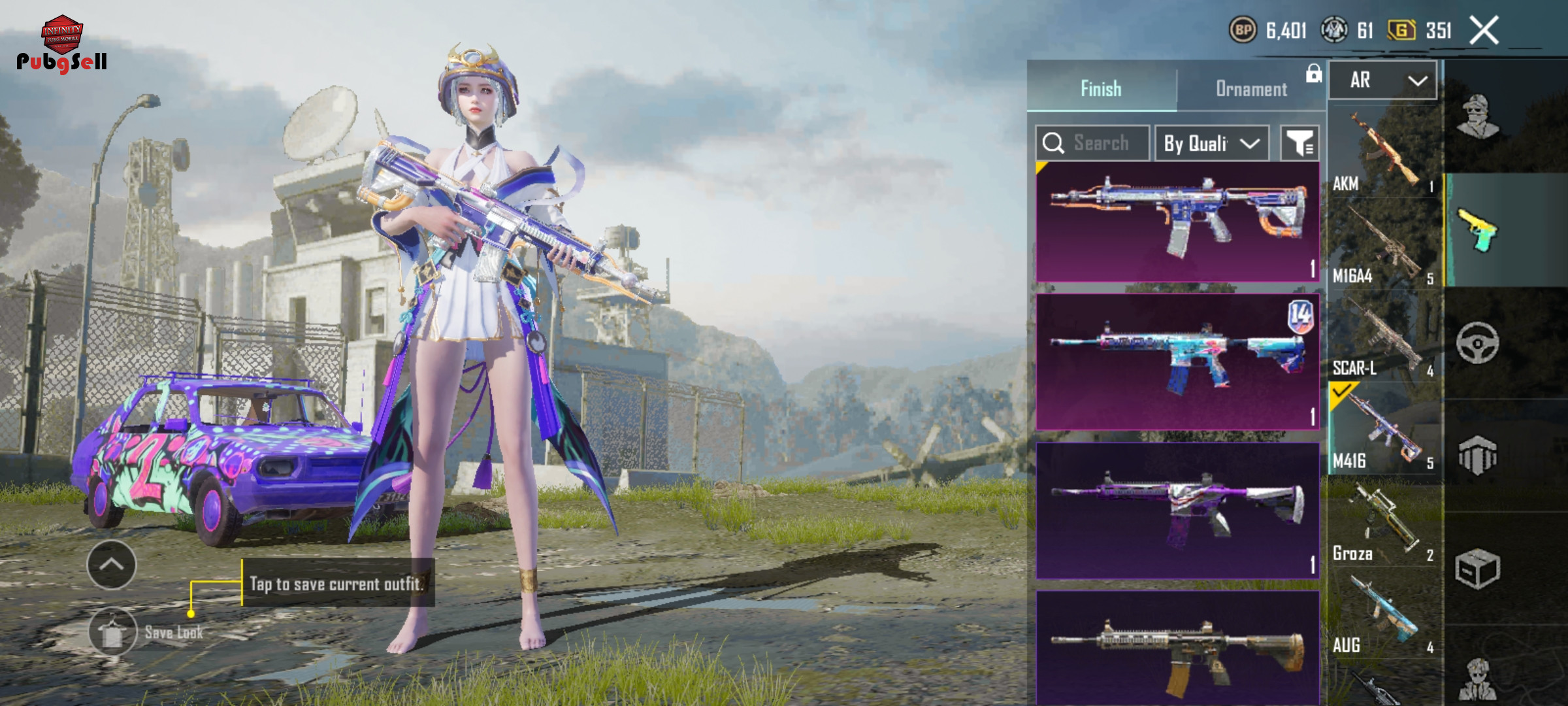Image resolution: width=1568 pixels, height=706 pixels.
Task: Select the M416 weapon entry
Action: (x=1384, y=429)
